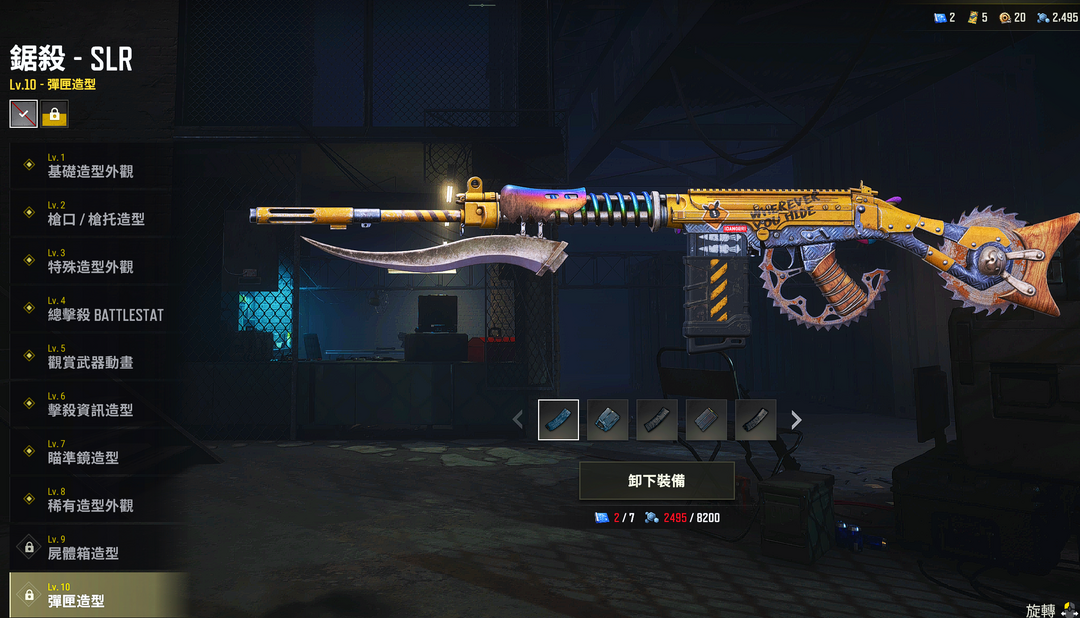Toggle the slashed checkmark filter icon
The height and width of the screenshot is (618, 1080).
pyautogui.click(x=24, y=114)
